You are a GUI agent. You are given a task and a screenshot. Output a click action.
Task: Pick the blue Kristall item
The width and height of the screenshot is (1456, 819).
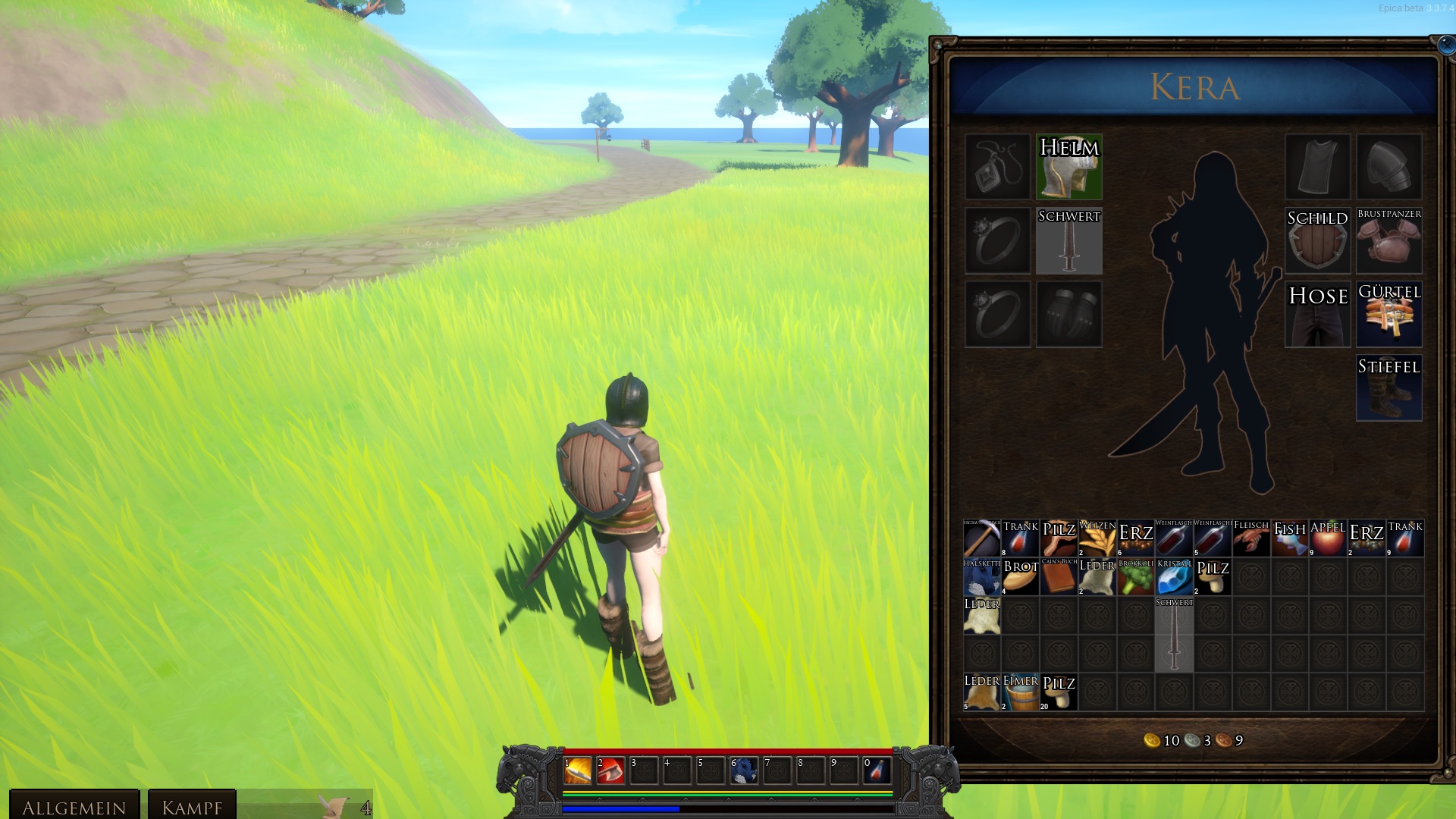click(1174, 577)
